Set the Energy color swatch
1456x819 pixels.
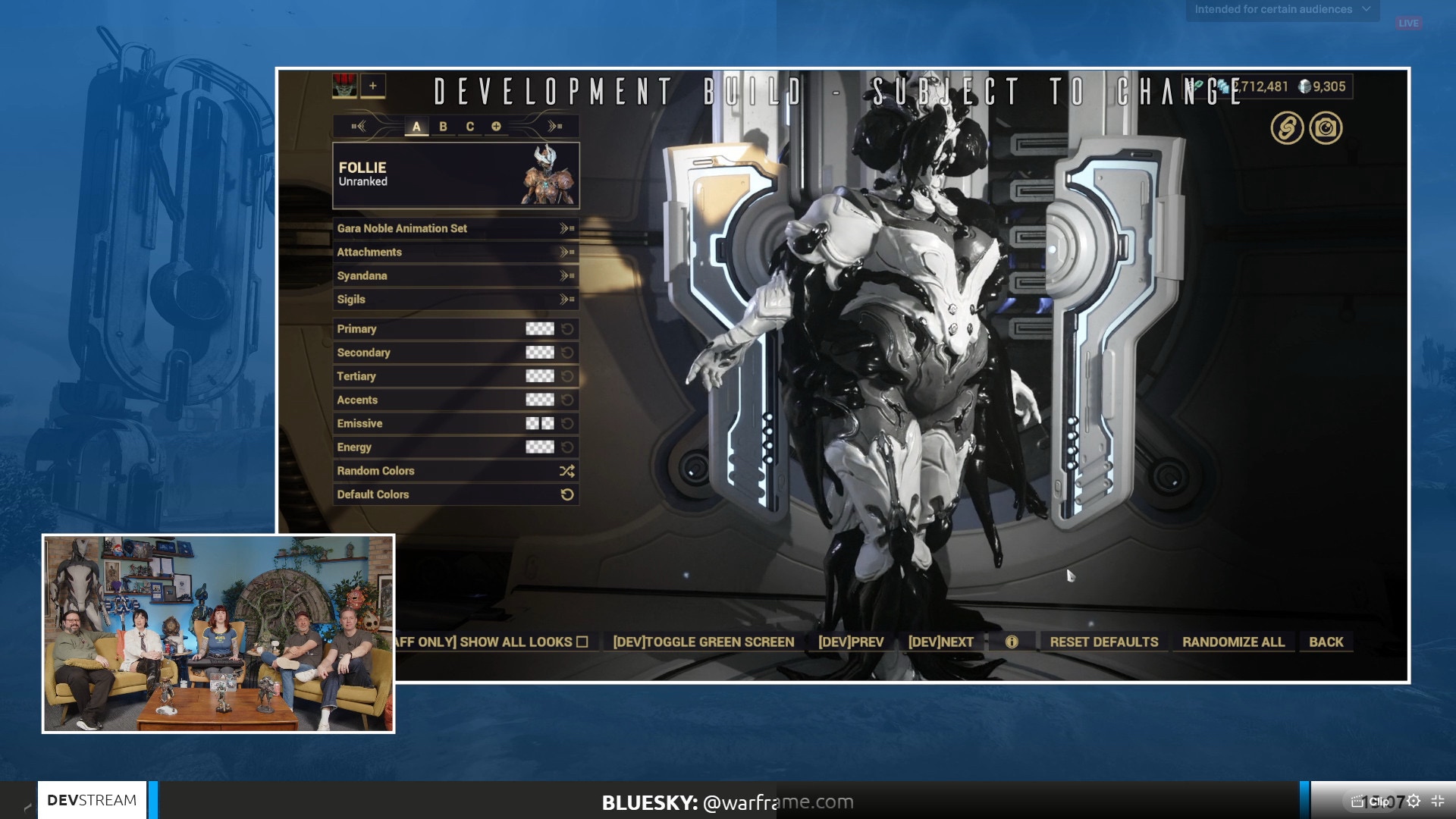[540, 447]
